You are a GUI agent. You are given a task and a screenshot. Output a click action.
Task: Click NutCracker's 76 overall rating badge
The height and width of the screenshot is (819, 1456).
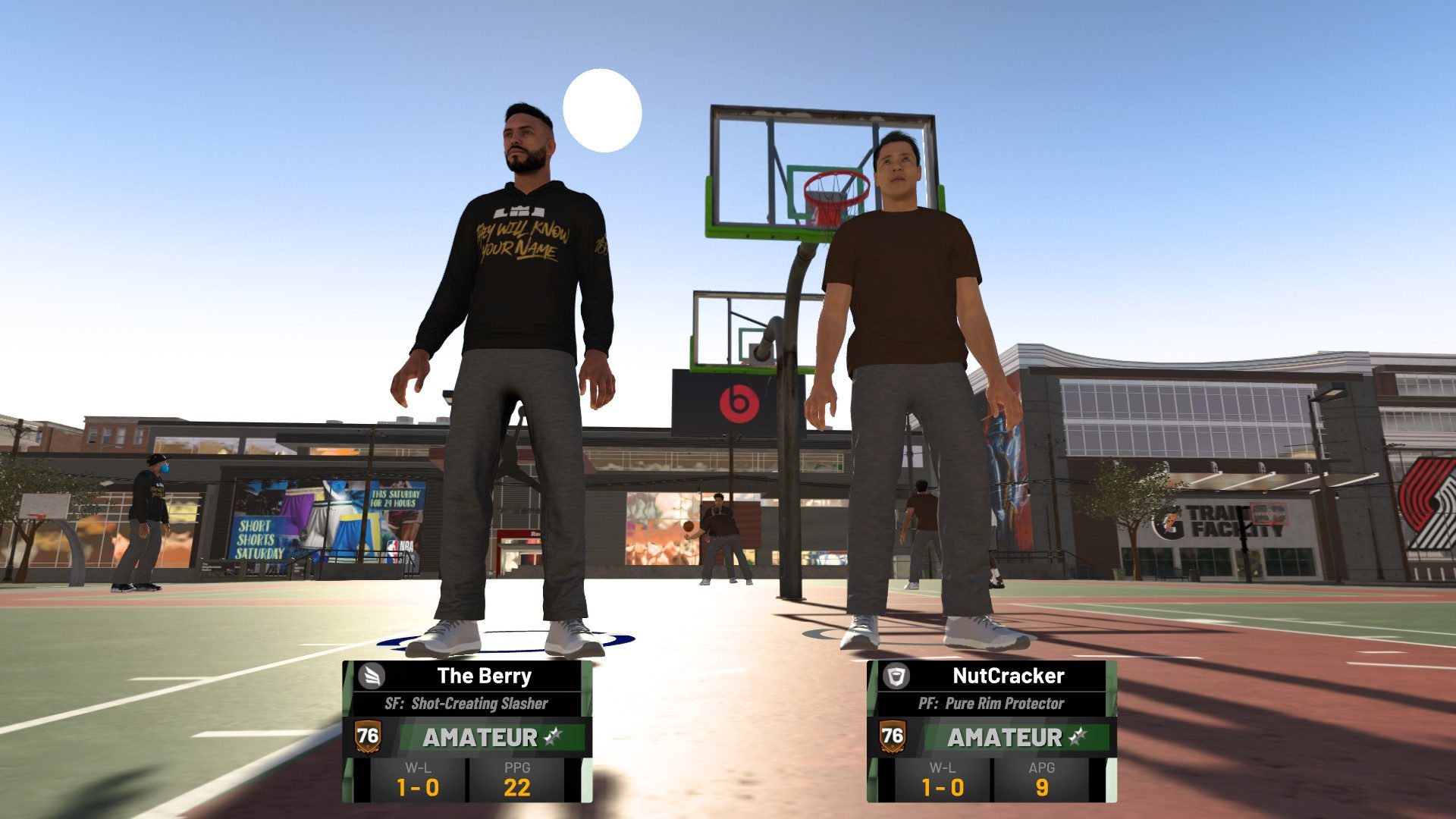pyautogui.click(x=891, y=736)
